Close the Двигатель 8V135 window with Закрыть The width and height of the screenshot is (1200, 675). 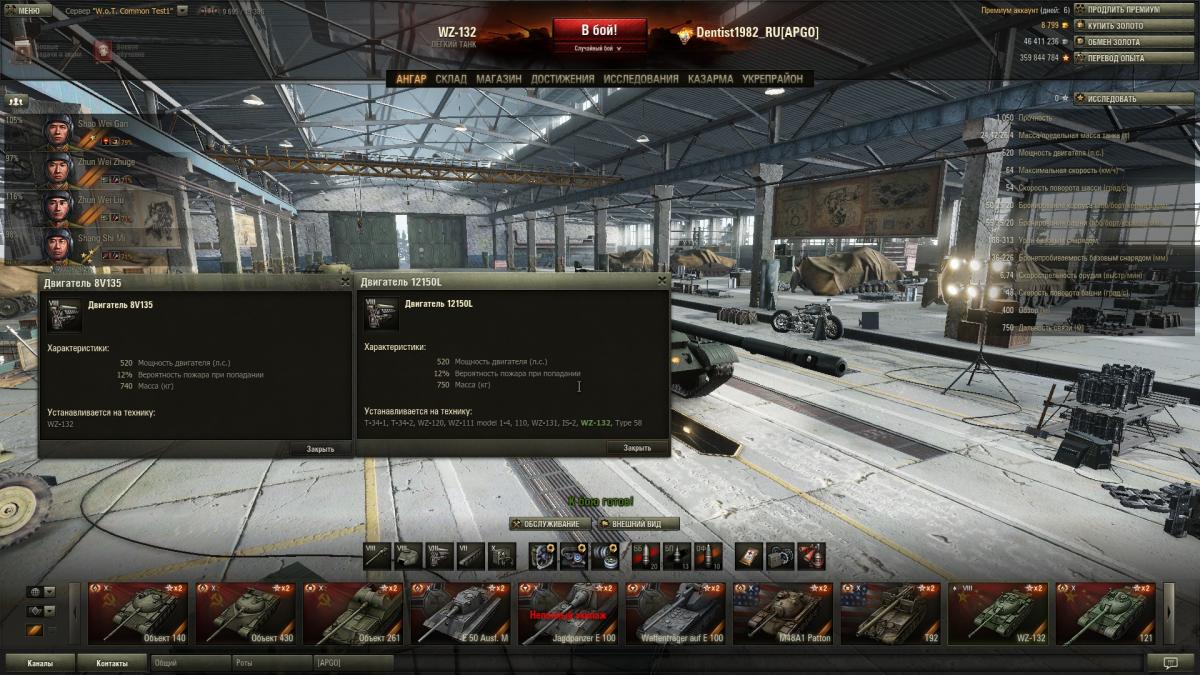(x=320, y=449)
